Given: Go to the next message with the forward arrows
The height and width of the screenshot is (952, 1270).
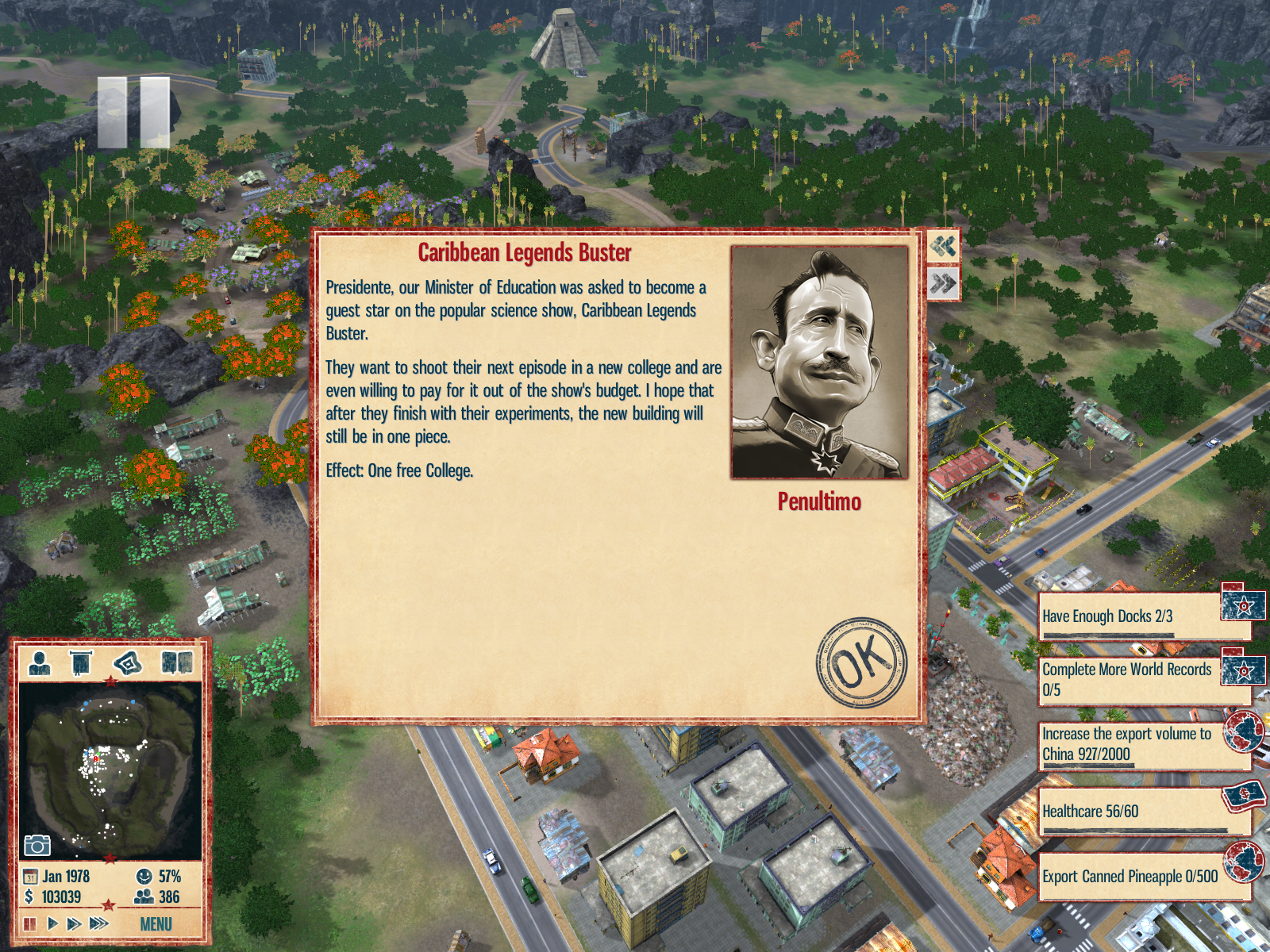Looking at the screenshot, I should (943, 284).
